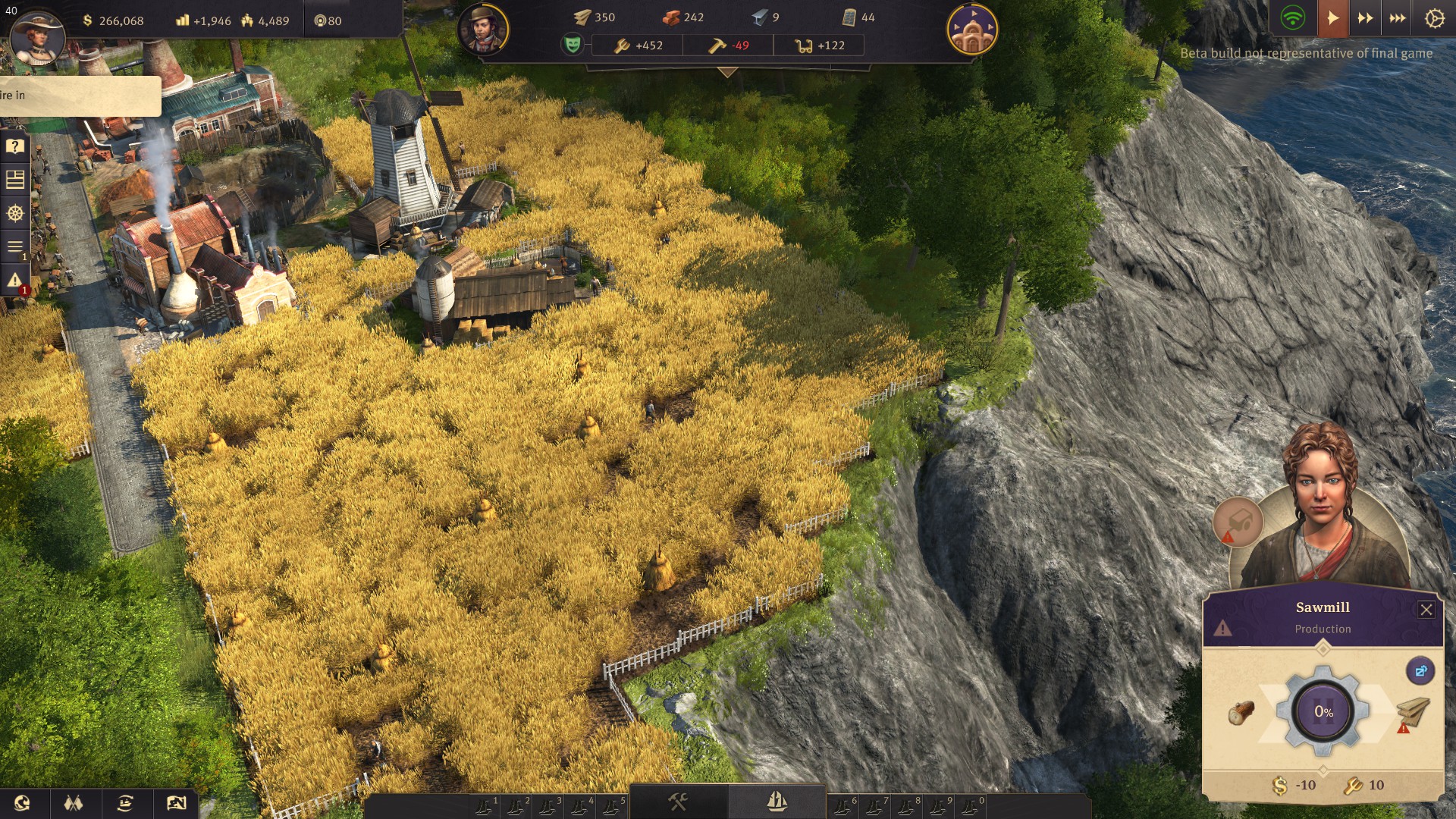Select the bowler-hat worker portrait
The width and height of the screenshot is (1456, 819).
483,30
